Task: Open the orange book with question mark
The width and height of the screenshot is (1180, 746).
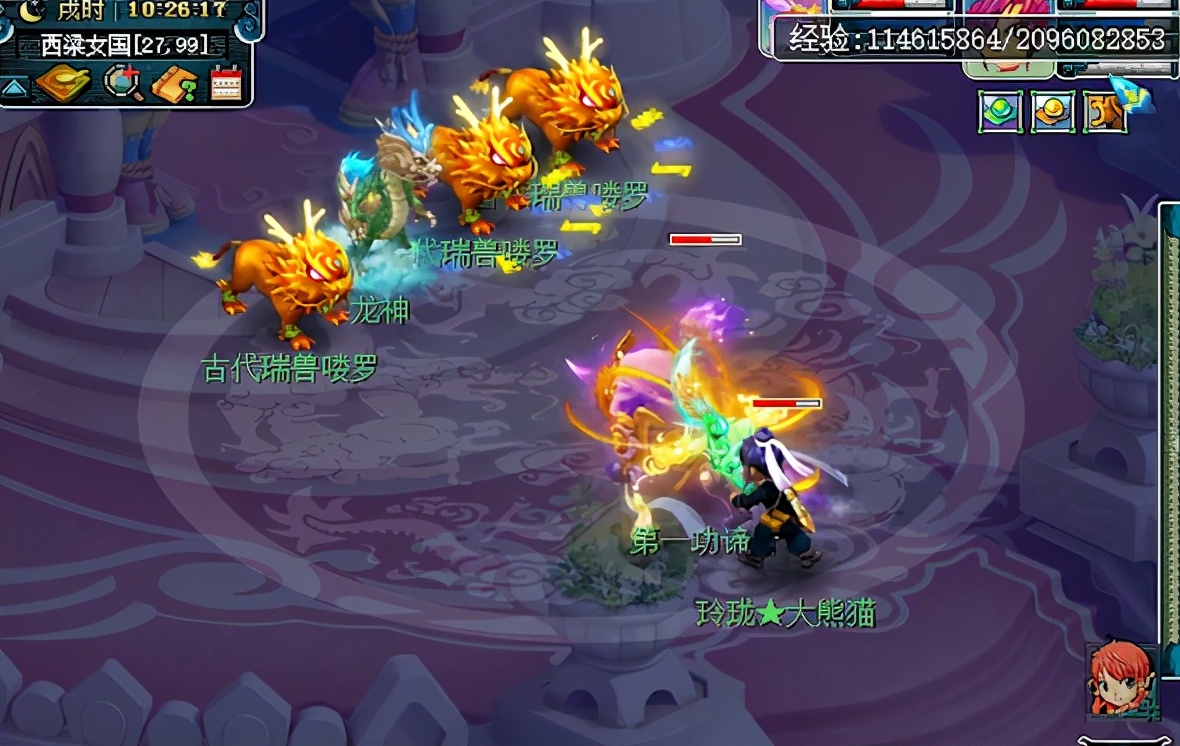Action: coord(174,84)
